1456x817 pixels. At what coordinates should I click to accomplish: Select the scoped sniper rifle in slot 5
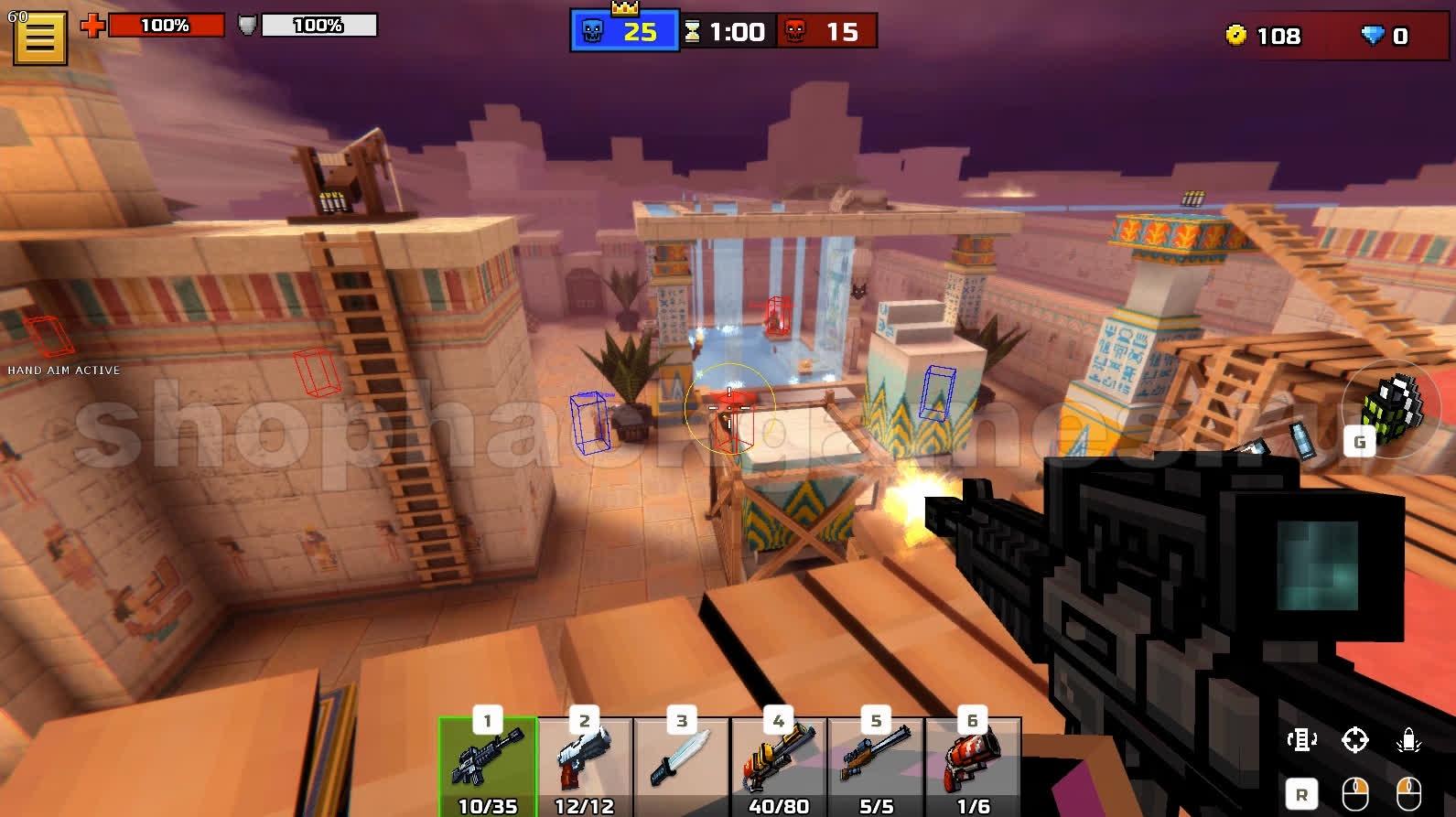[x=876, y=766]
